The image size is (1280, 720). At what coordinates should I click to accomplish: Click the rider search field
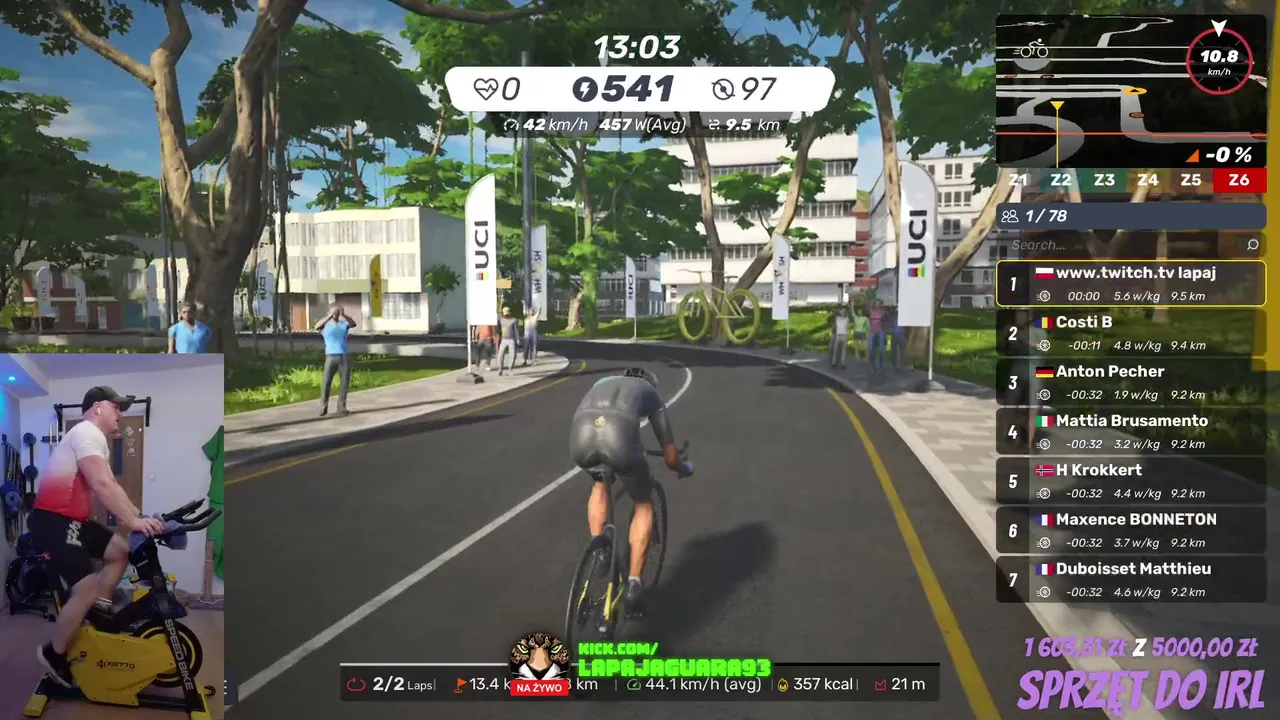click(1120, 245)
